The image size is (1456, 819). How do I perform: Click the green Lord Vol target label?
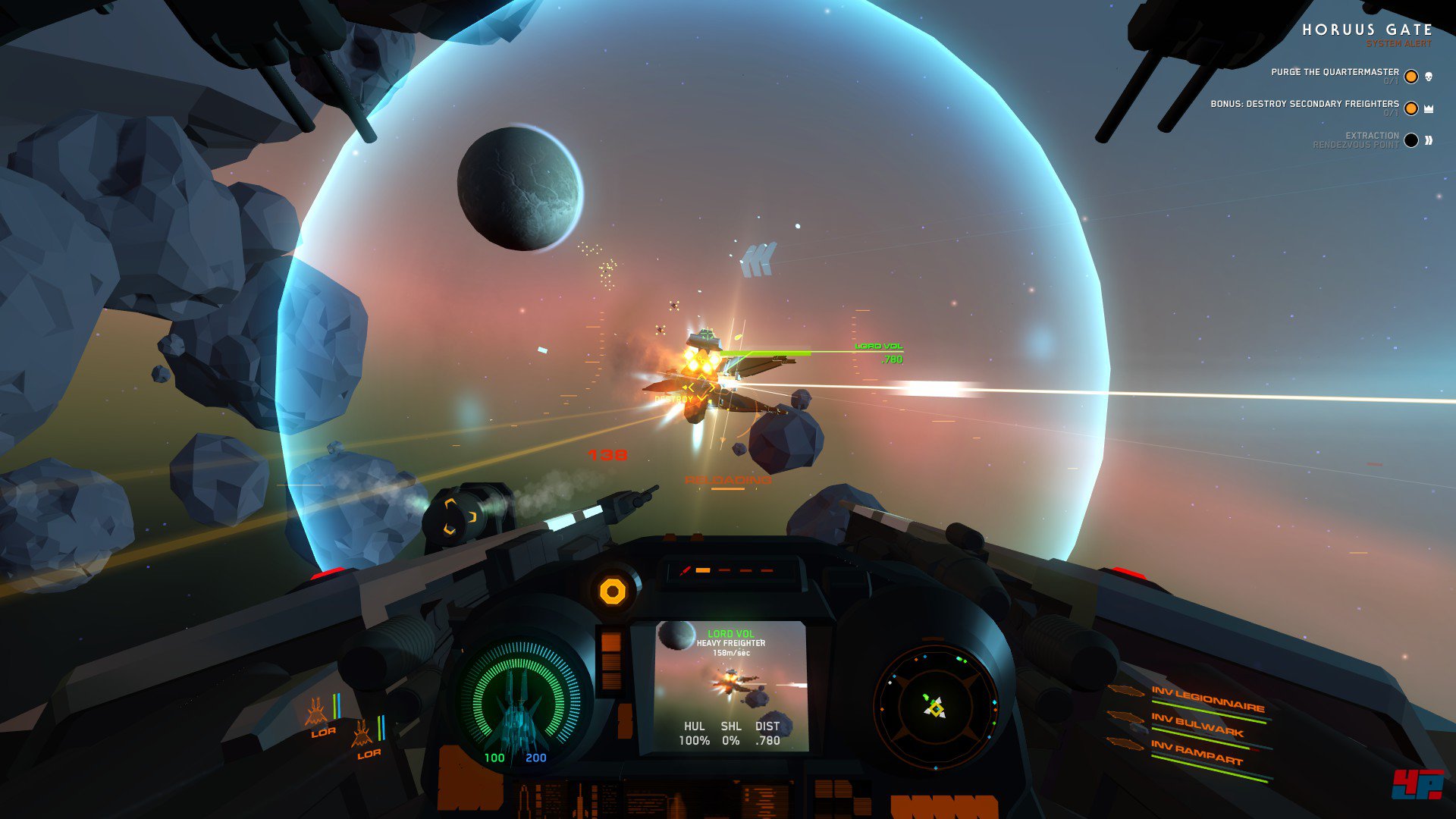878,347
